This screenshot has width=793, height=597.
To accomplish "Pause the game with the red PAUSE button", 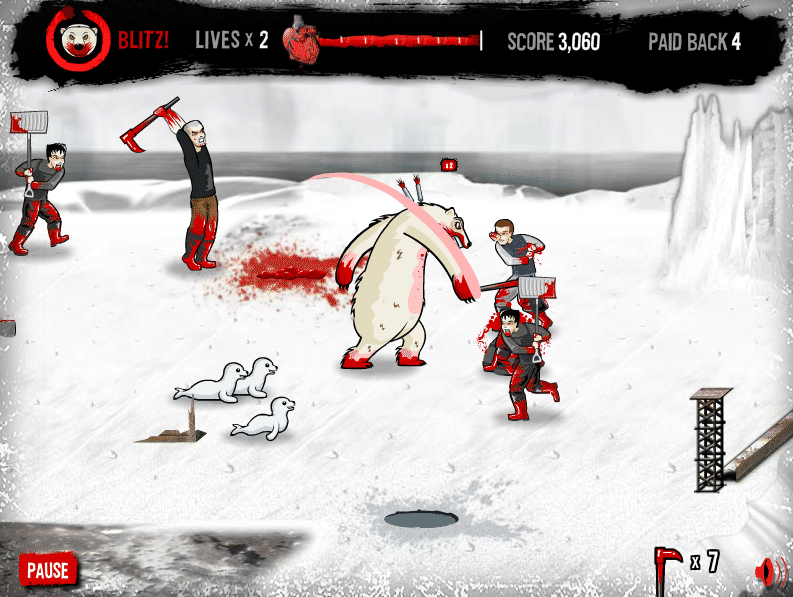I will [x=48, y=570].
